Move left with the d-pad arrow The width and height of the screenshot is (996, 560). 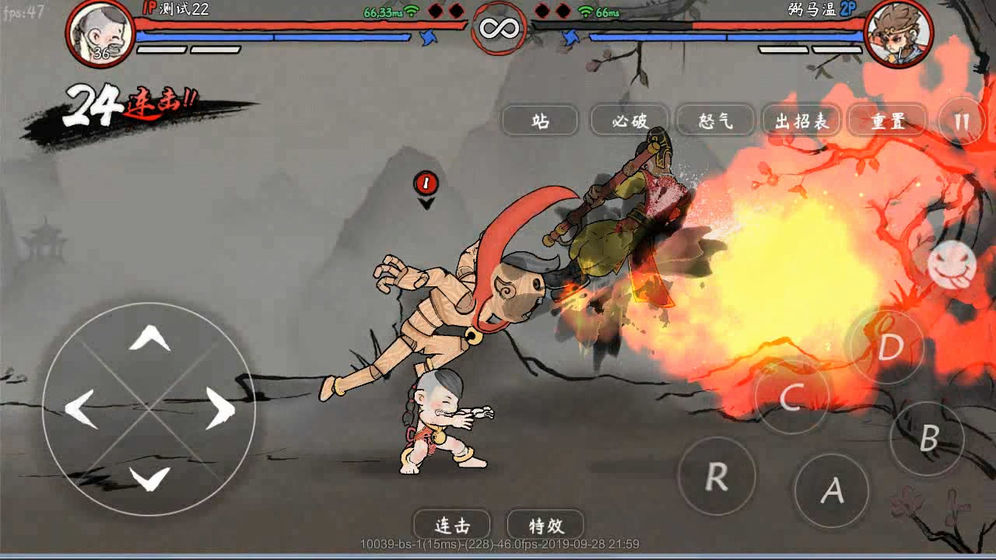pos(80,408)
